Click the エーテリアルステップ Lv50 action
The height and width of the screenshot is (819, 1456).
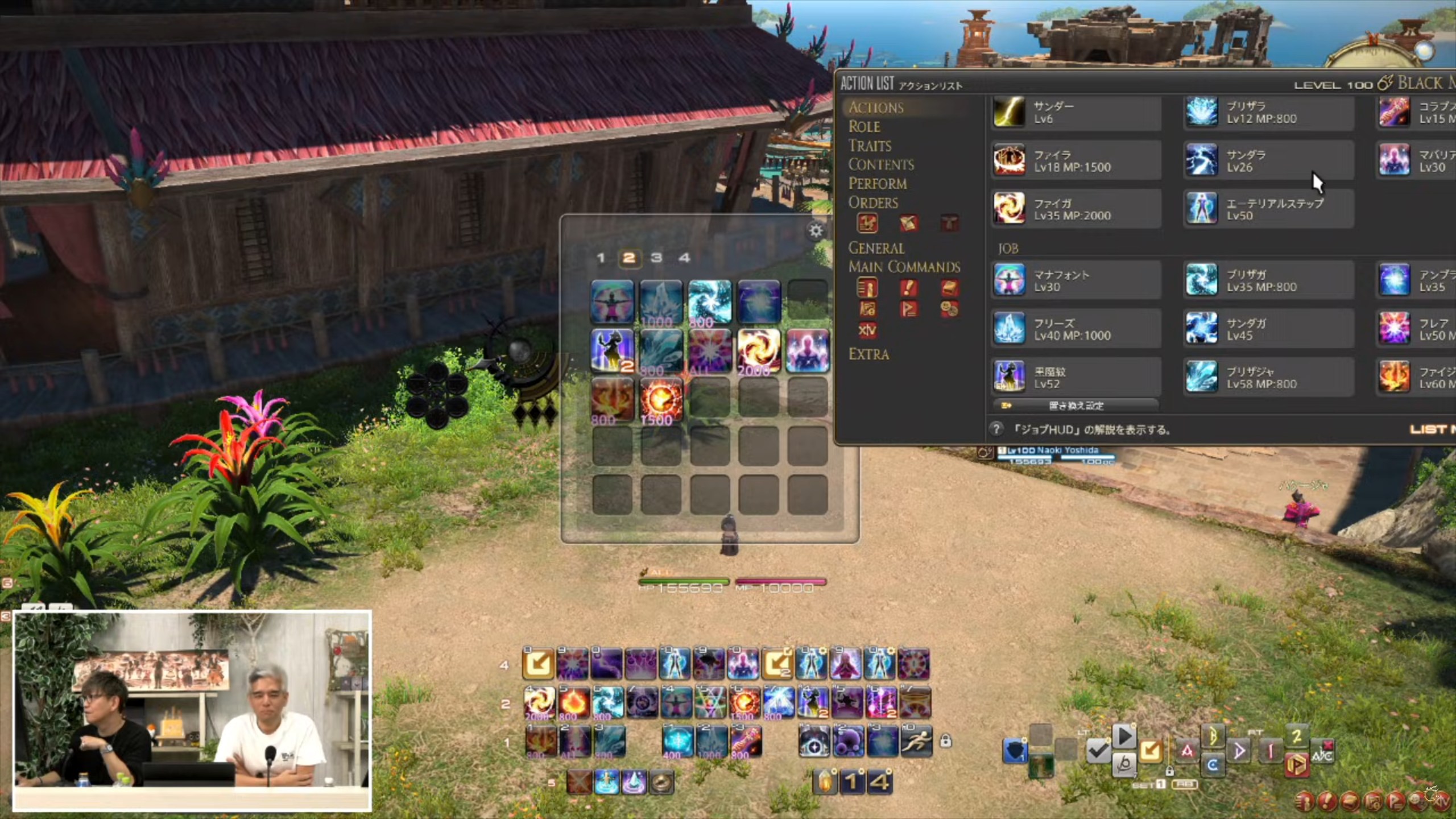1268,209
